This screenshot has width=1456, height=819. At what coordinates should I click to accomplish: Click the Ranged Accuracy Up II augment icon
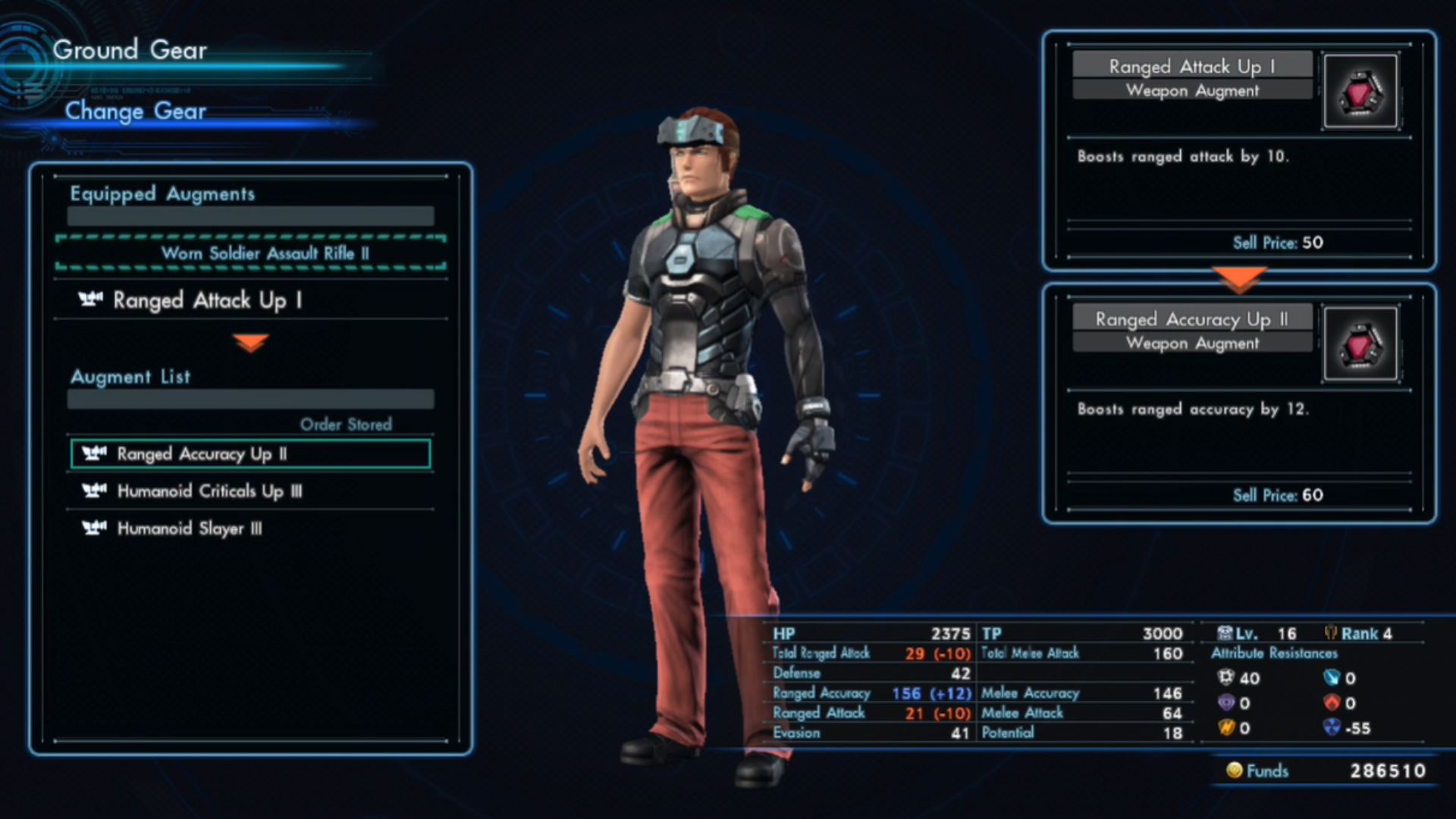1360,344
